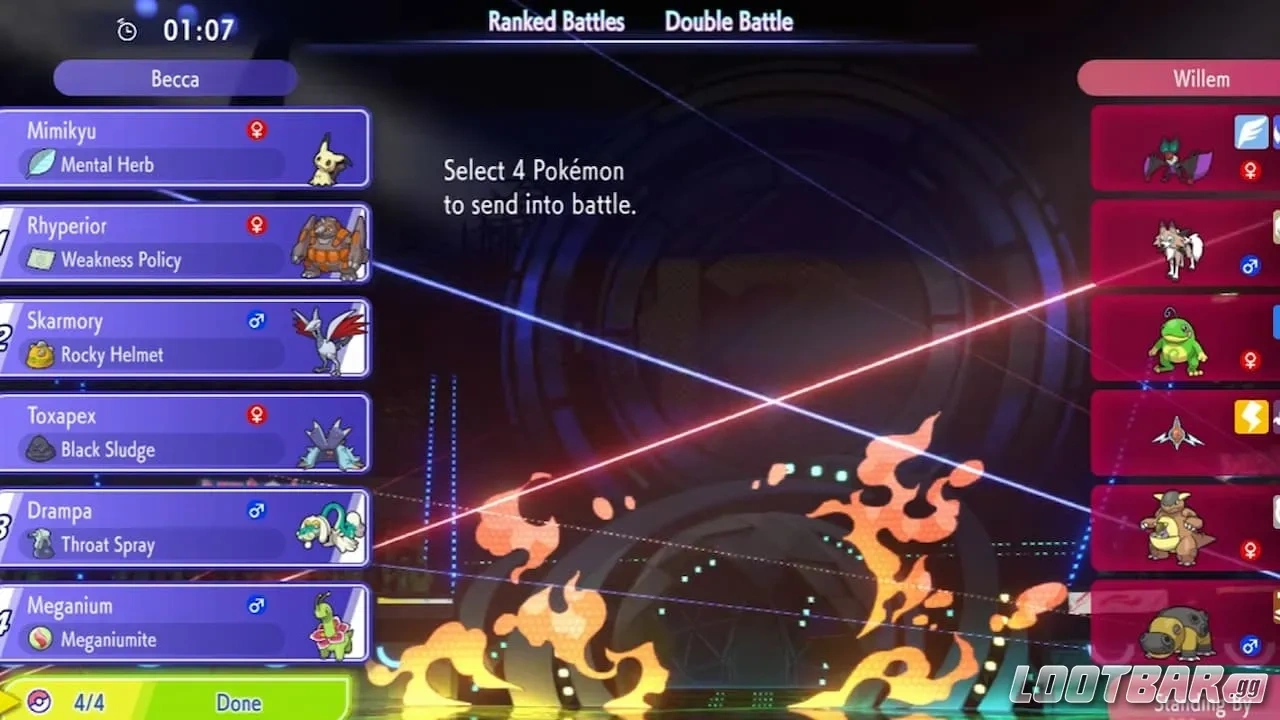
Task: Click the feather item icon on Noivern's row
Action: coord(1250,132)
